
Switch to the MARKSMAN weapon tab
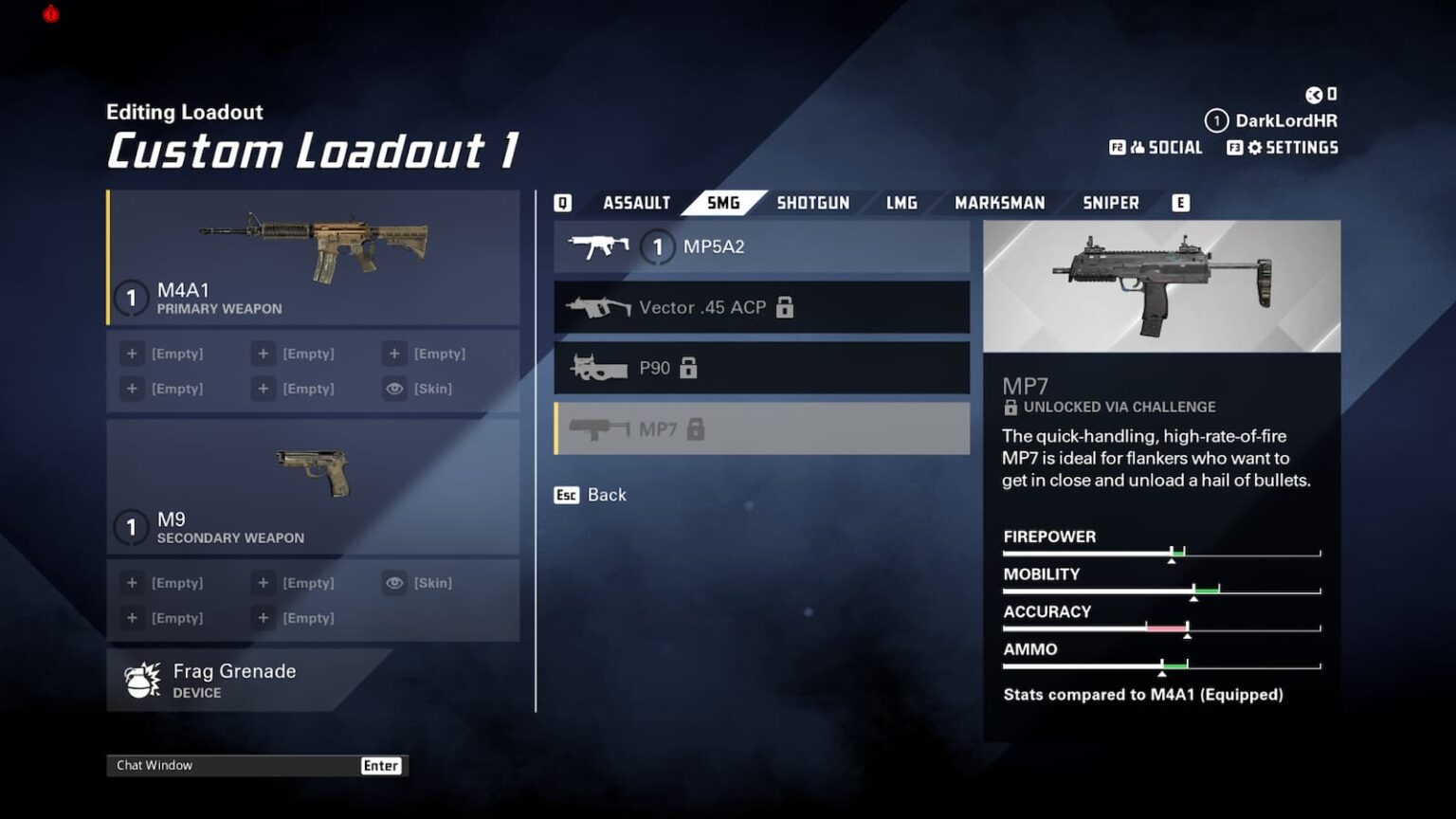coord(1000,202)
